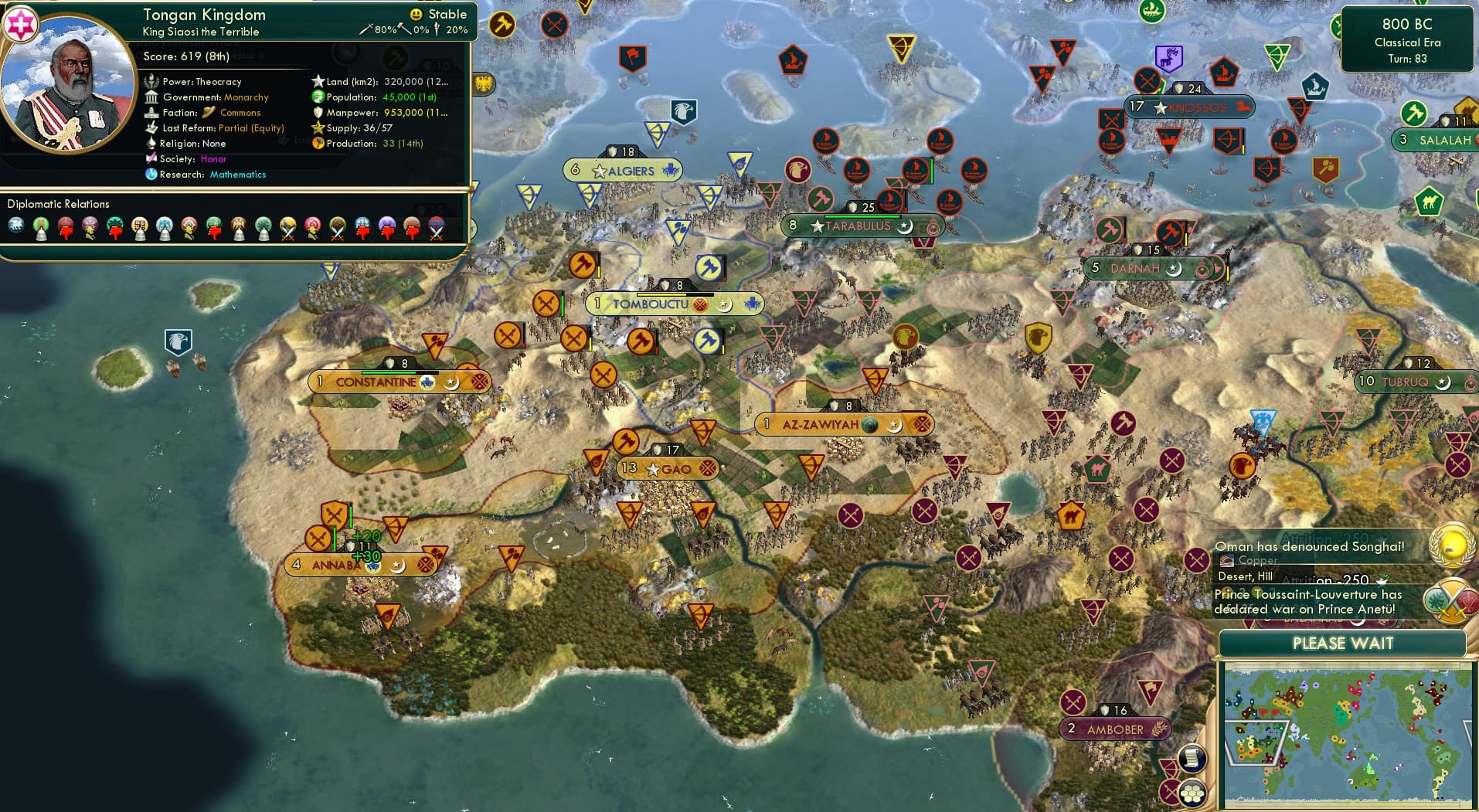Viewport: 1479px width, 812px height.
Task: Click the Research beaker icon beside Mathematics
Action: point(152,175)
